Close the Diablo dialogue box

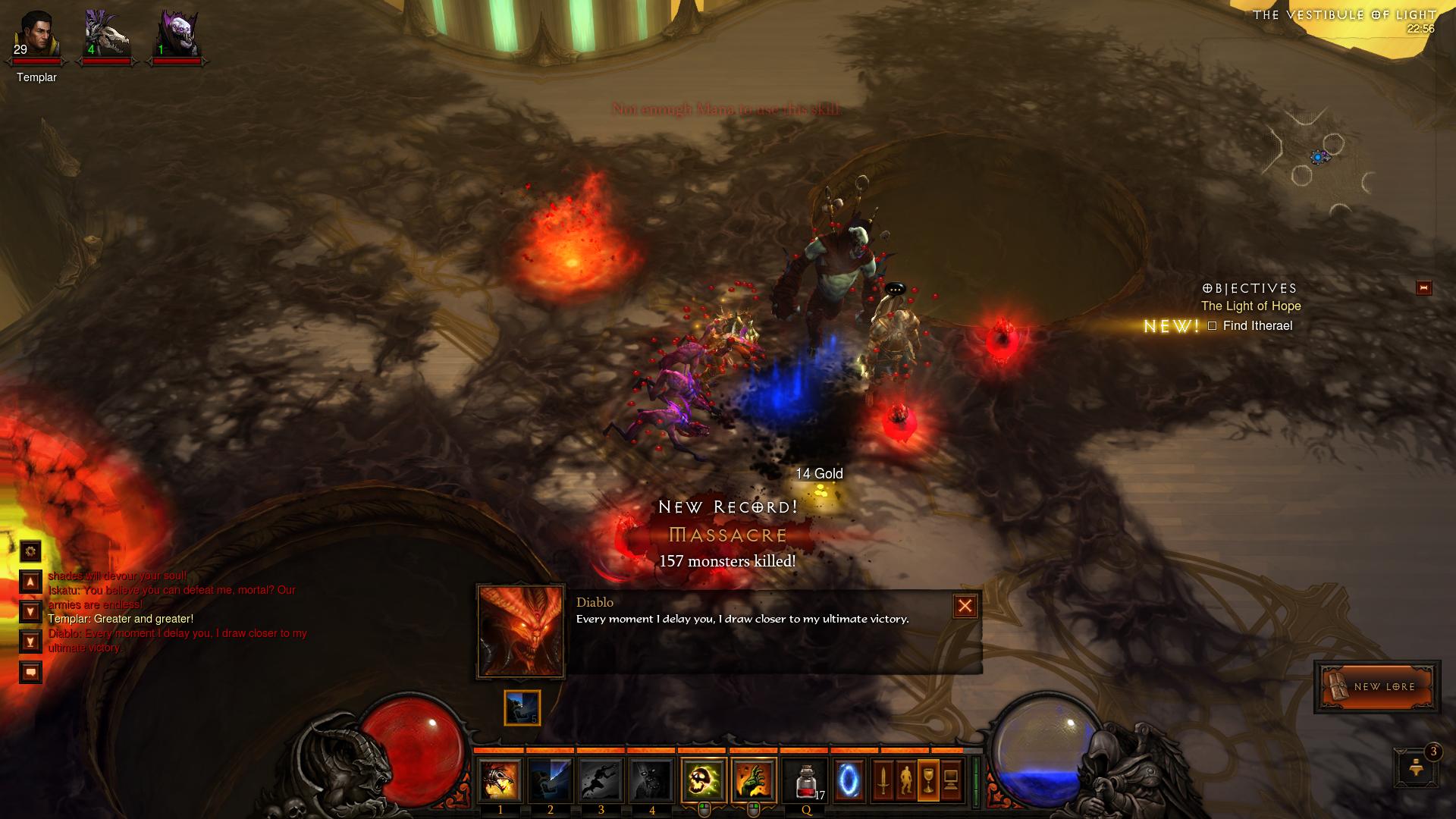[965, 606]
